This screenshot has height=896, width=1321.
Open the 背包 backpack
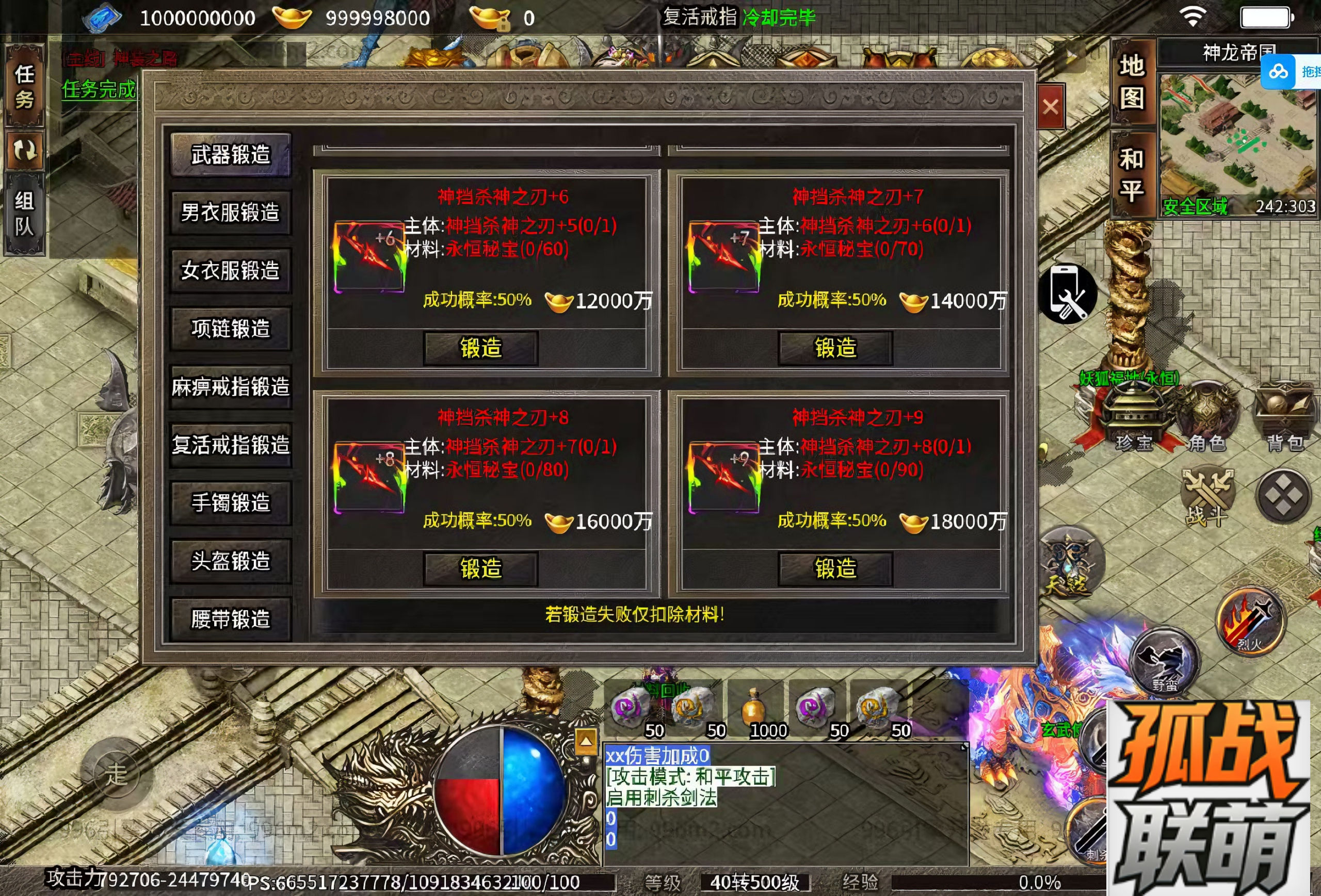(x=1285, y=420)
